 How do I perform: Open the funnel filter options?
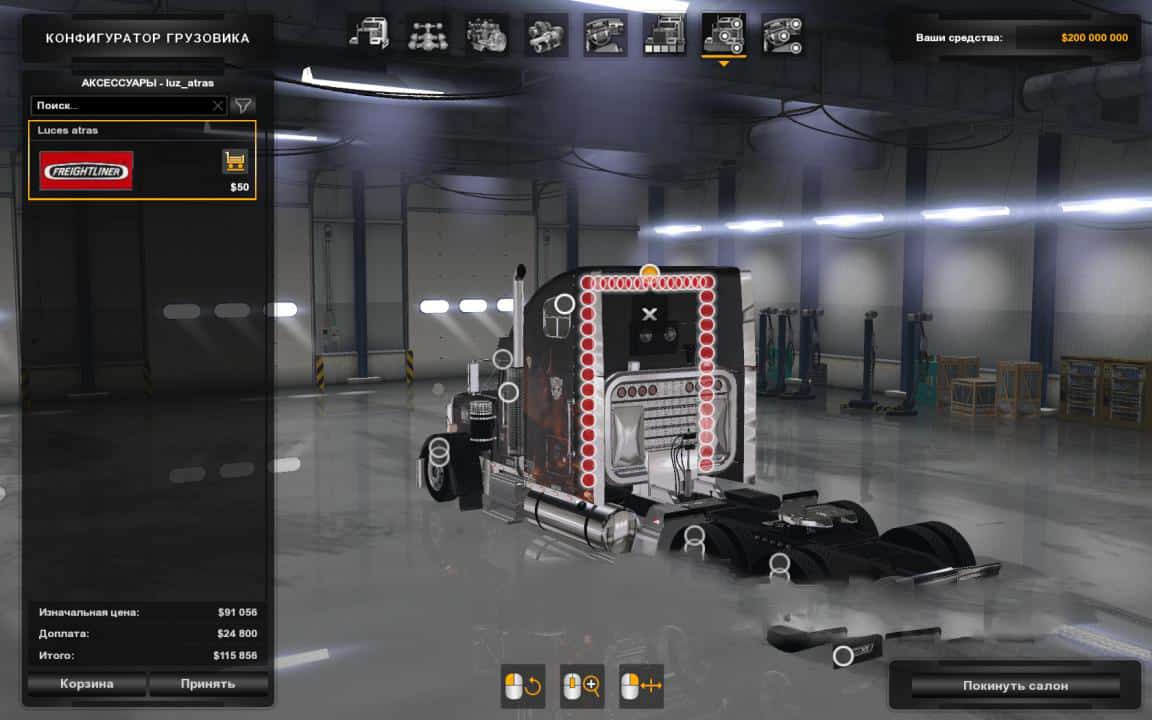(243, 105)
